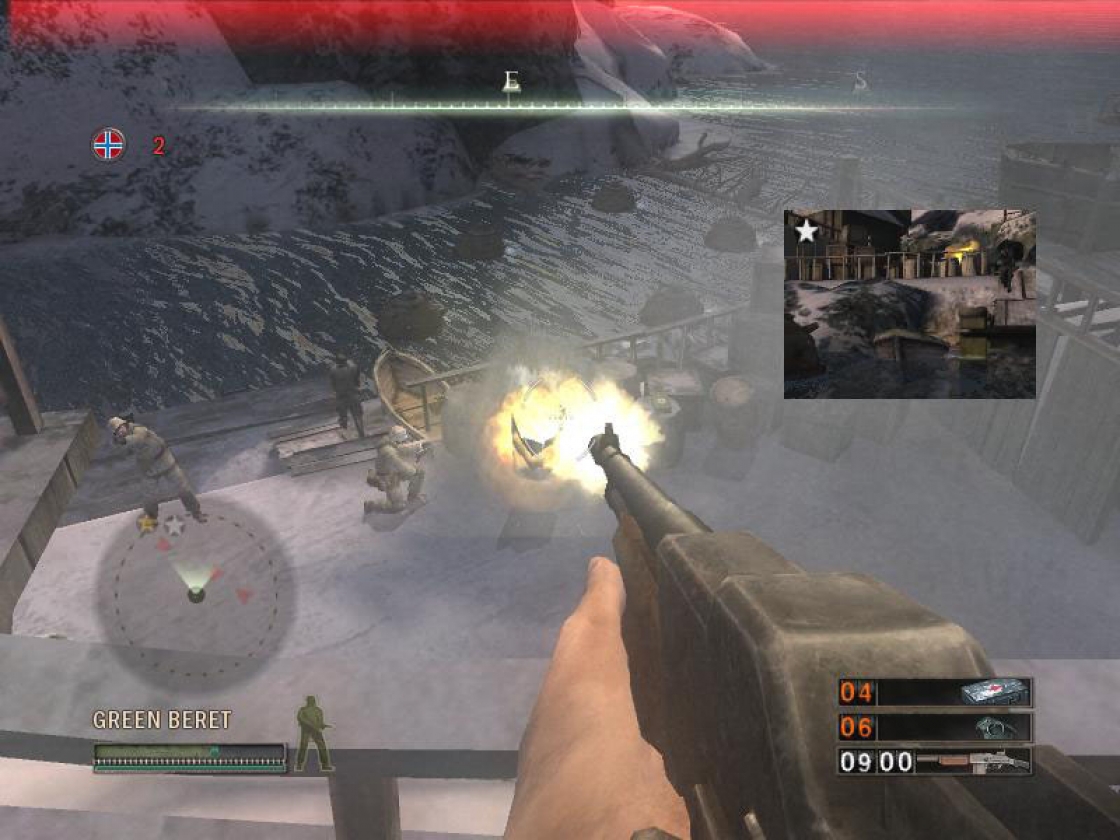Image resolution: width=1120 pixels, height=840 pixels.
Task: Select the medkit inventory slot
Action: tap(935, 692)
